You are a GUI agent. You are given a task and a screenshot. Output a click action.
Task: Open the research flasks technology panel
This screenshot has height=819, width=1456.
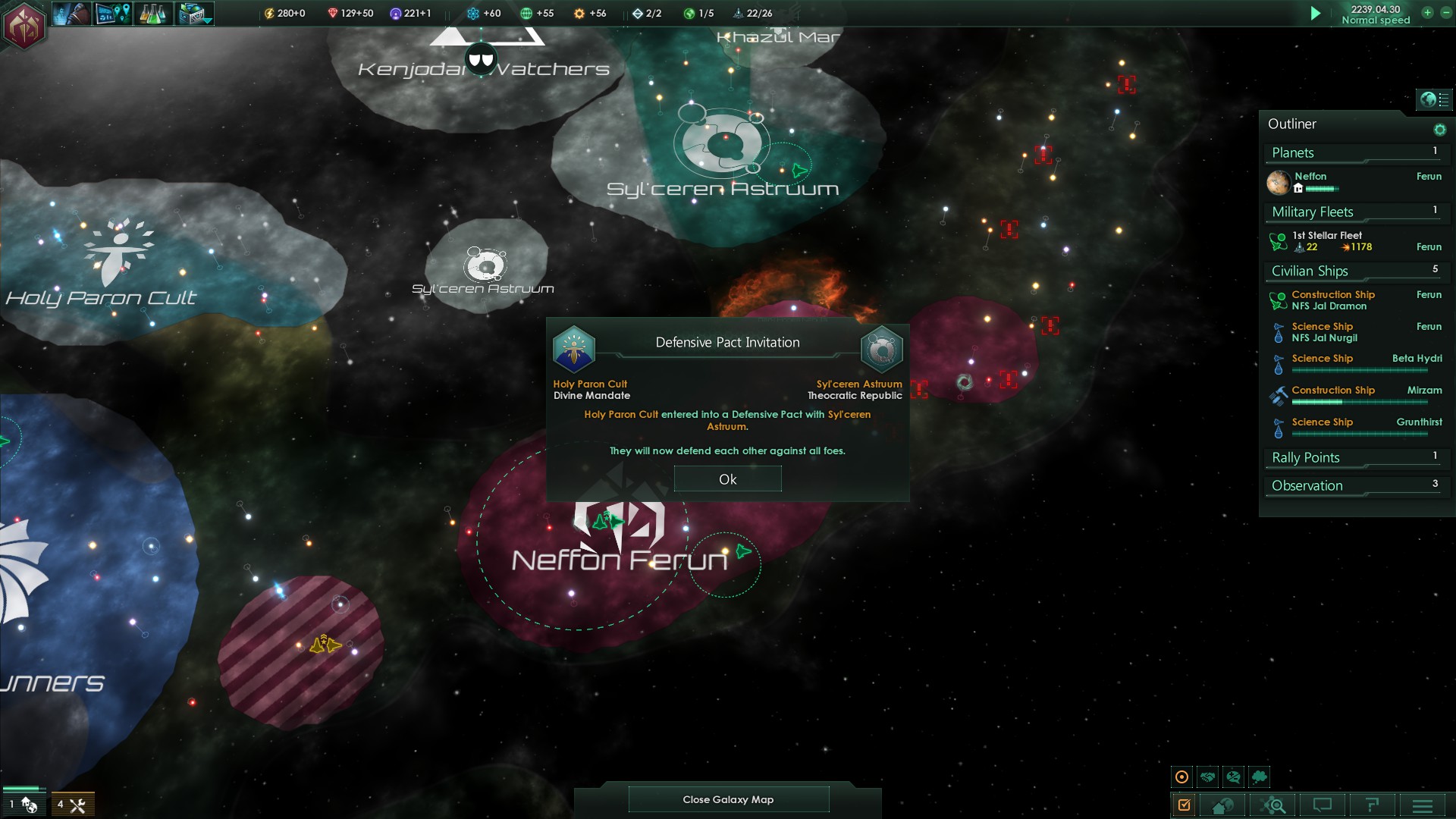[x=152, y=14]
